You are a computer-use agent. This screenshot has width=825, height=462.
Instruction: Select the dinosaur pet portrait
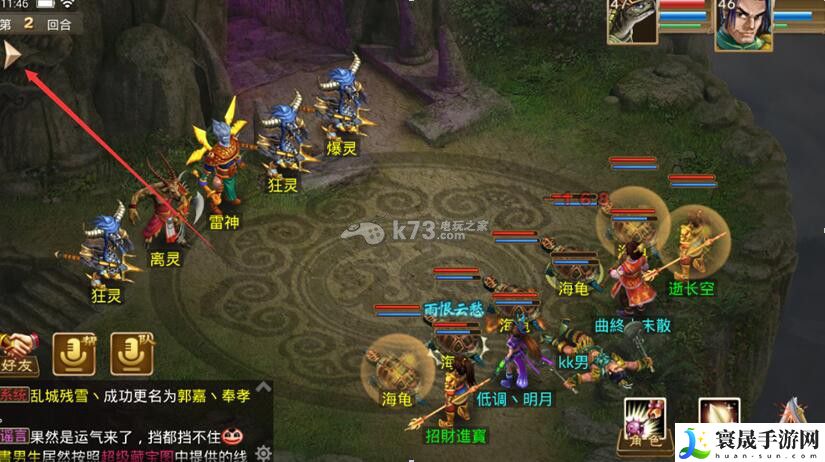[632, 22]
